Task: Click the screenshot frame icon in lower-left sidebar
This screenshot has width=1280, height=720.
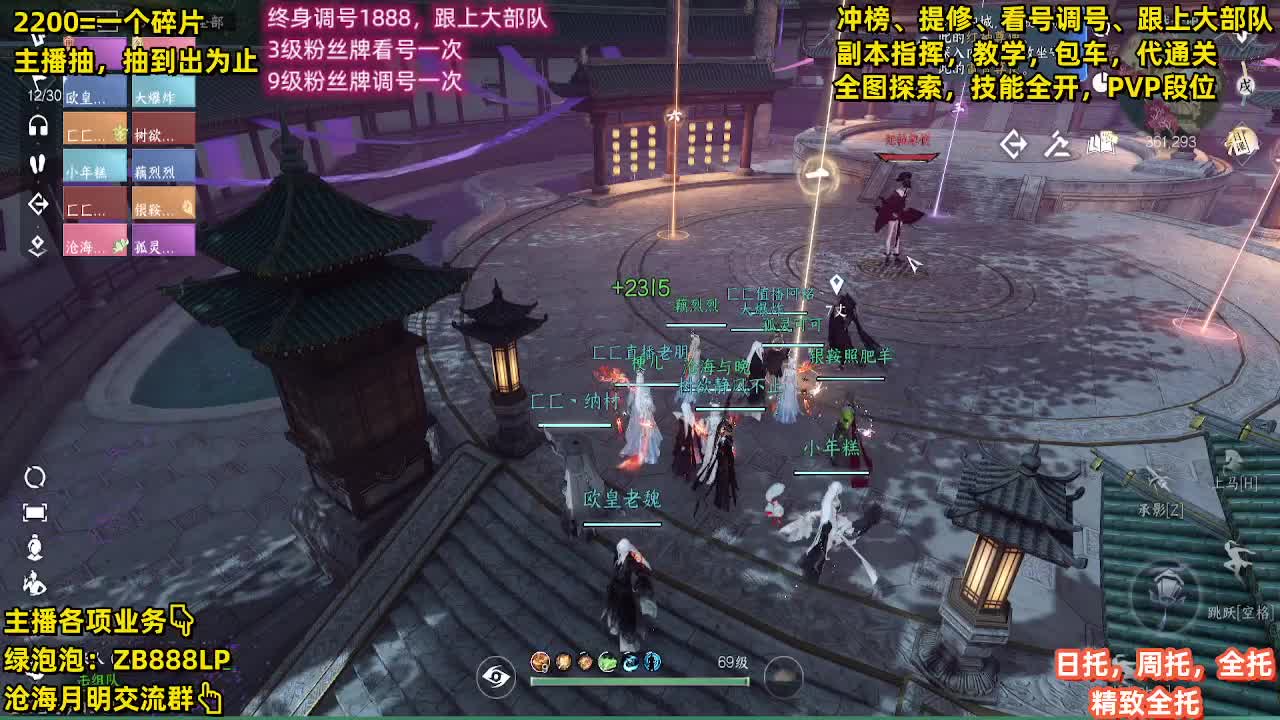Action: (x=34, y=511)
